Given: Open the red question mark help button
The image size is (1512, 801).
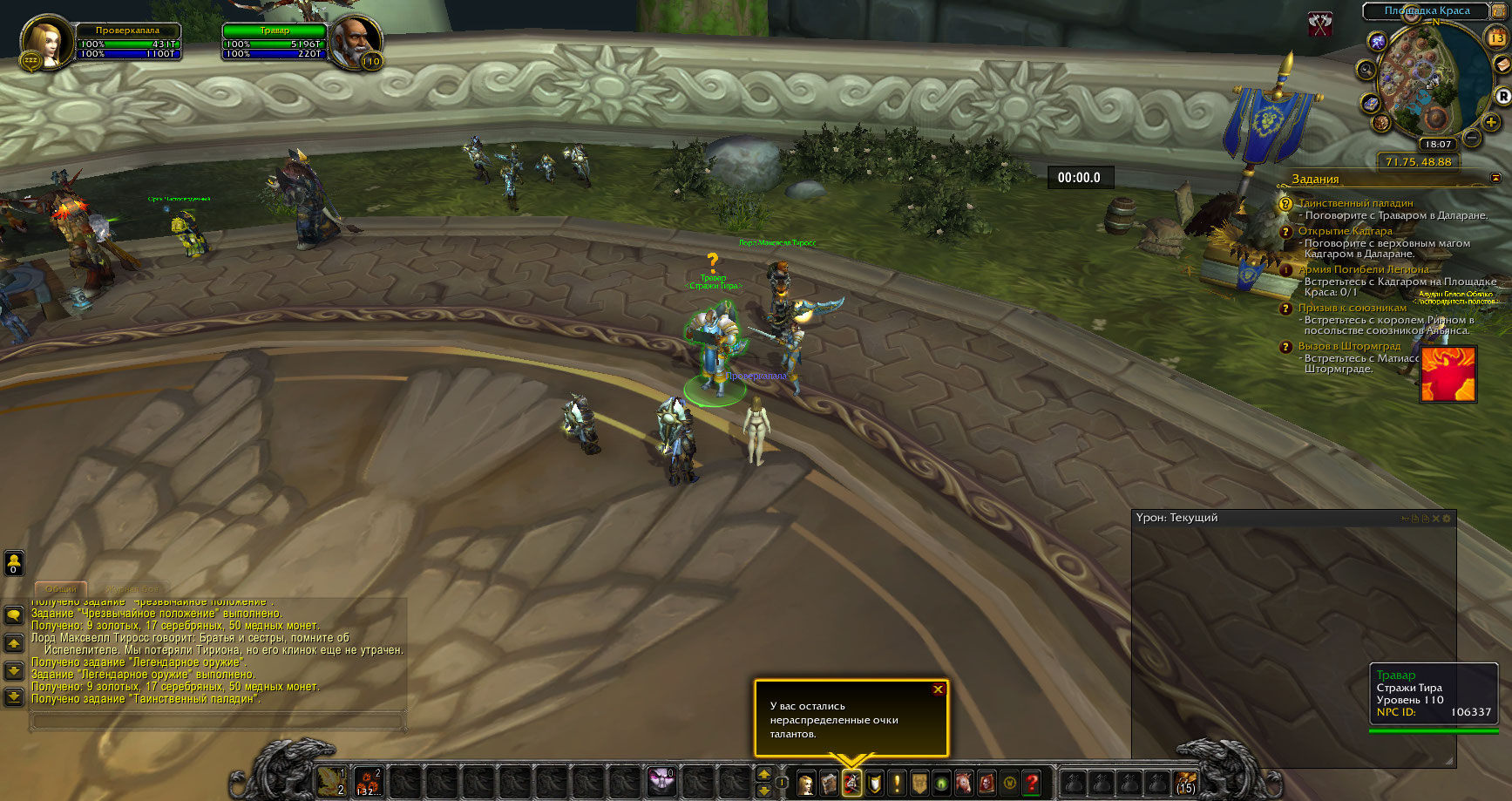Looking at the screenshot, I should (x=1032, y=784).
